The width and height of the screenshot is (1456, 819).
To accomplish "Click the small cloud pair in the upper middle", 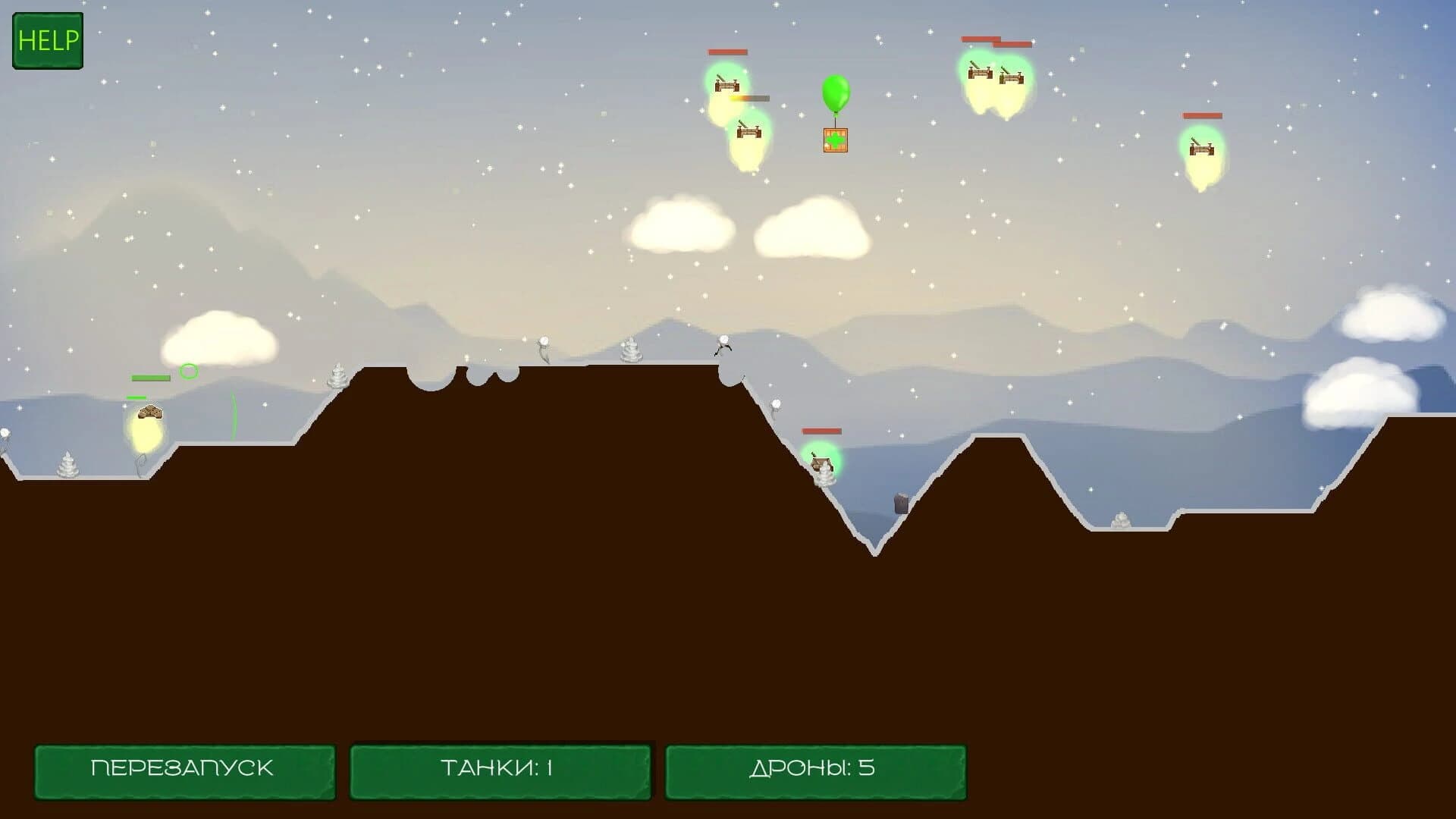I will (x=751, y=227).
